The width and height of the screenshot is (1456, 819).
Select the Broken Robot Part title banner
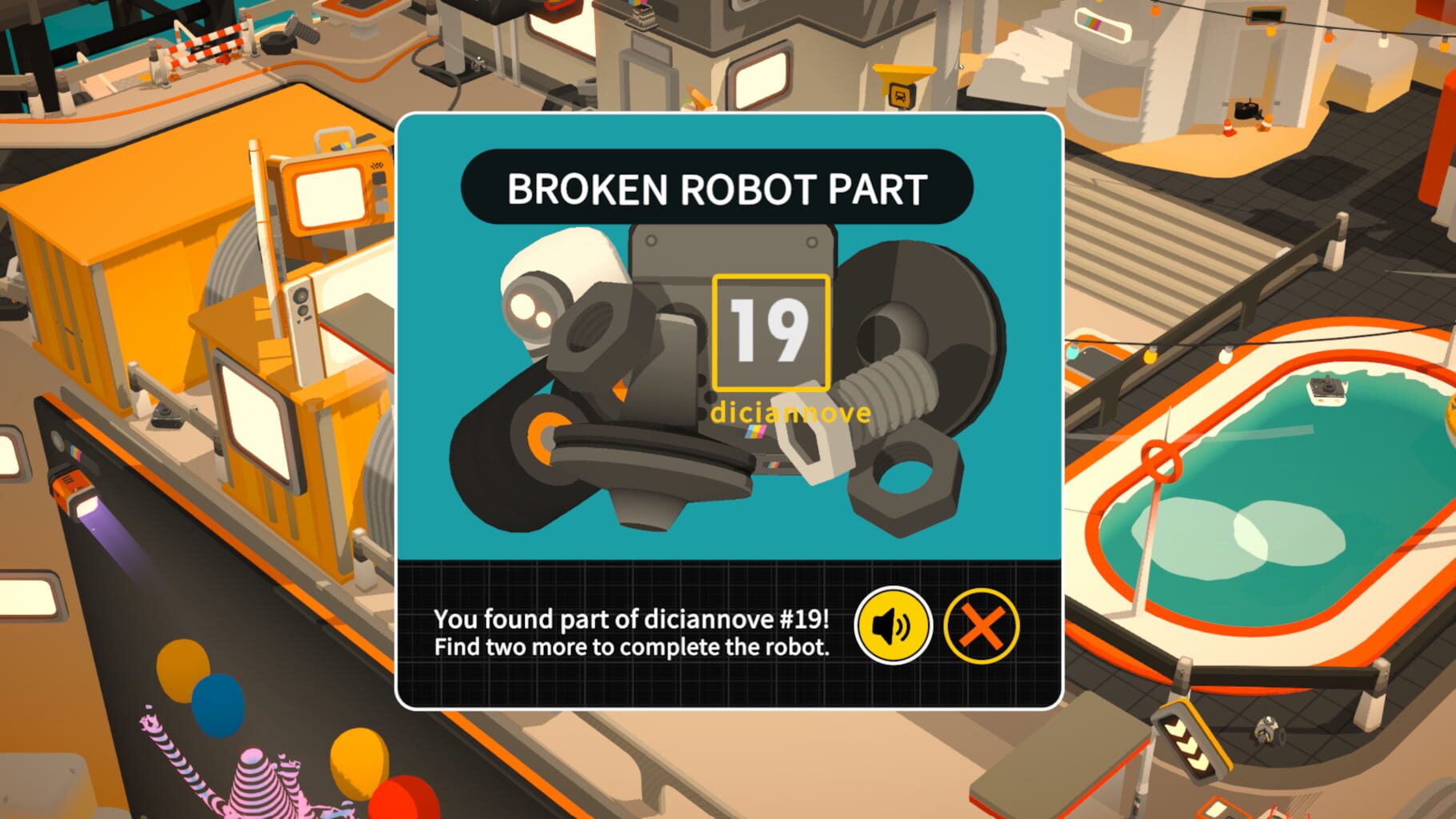[x=721, y=186]
